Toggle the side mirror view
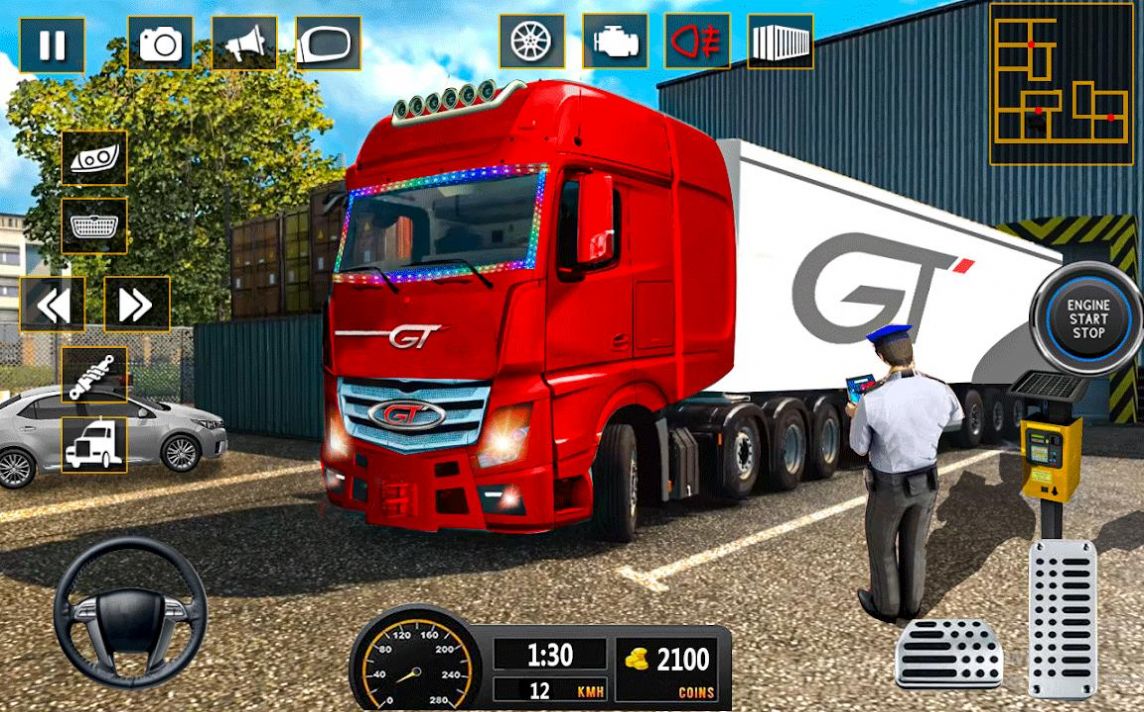This screenshot has height=712, width=1144. 328,43
